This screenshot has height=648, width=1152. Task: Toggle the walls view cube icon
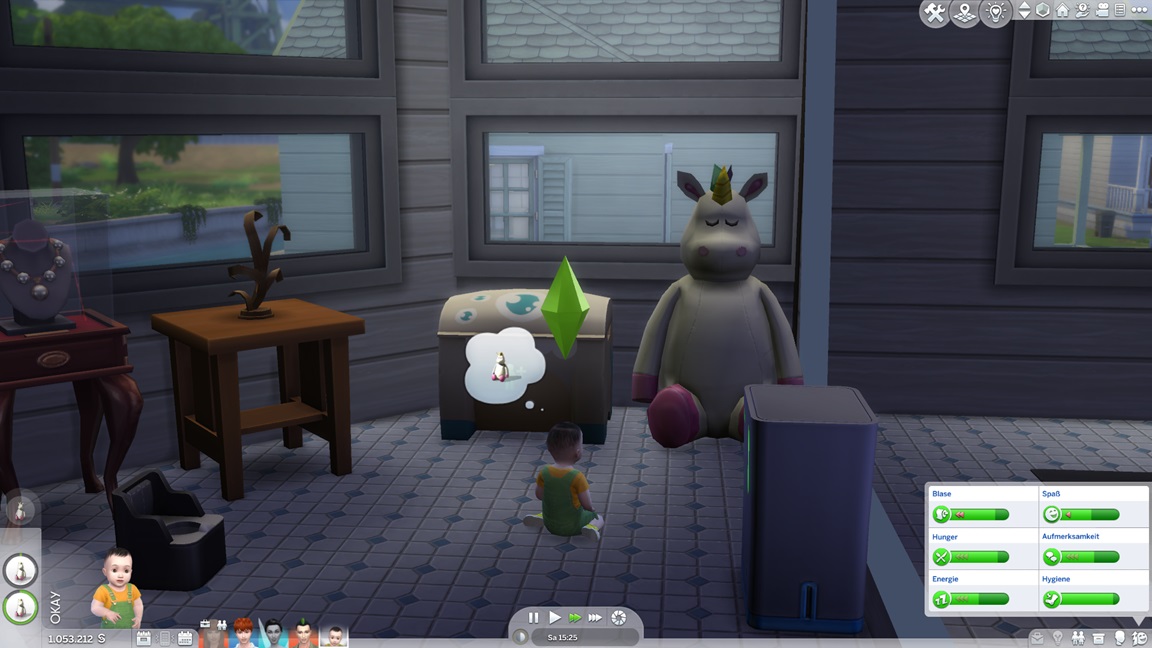pos(1043,11)
